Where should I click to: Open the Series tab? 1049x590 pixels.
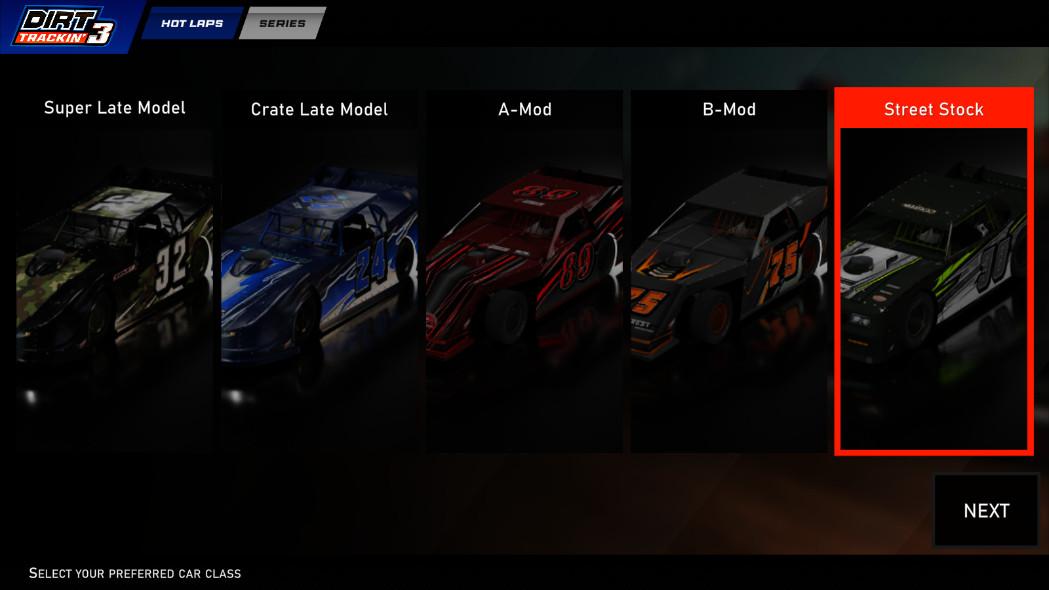click(x=282, y=23)
